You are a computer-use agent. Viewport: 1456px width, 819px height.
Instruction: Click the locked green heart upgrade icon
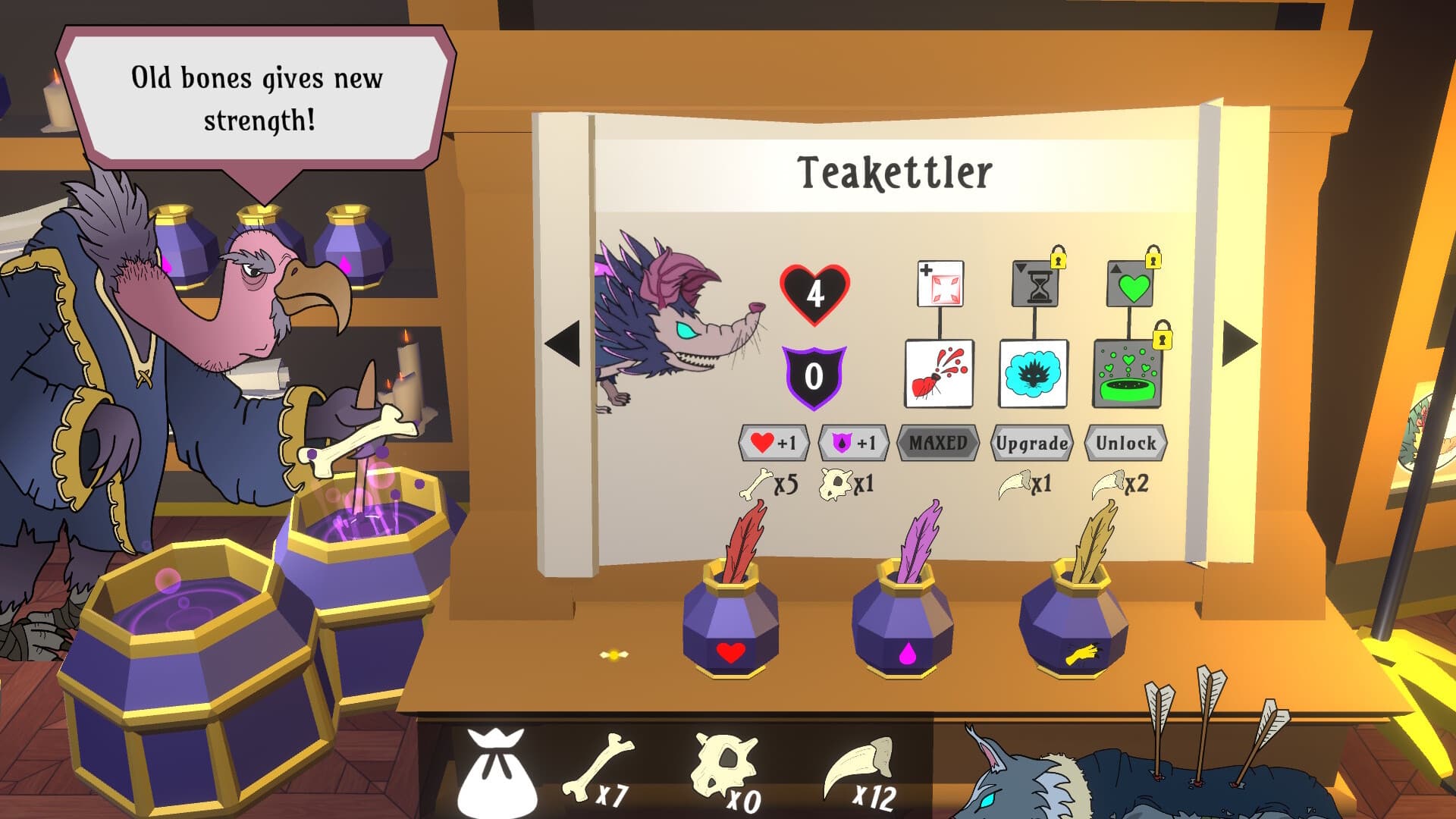pyautogui.click(x=1128, y=288)
